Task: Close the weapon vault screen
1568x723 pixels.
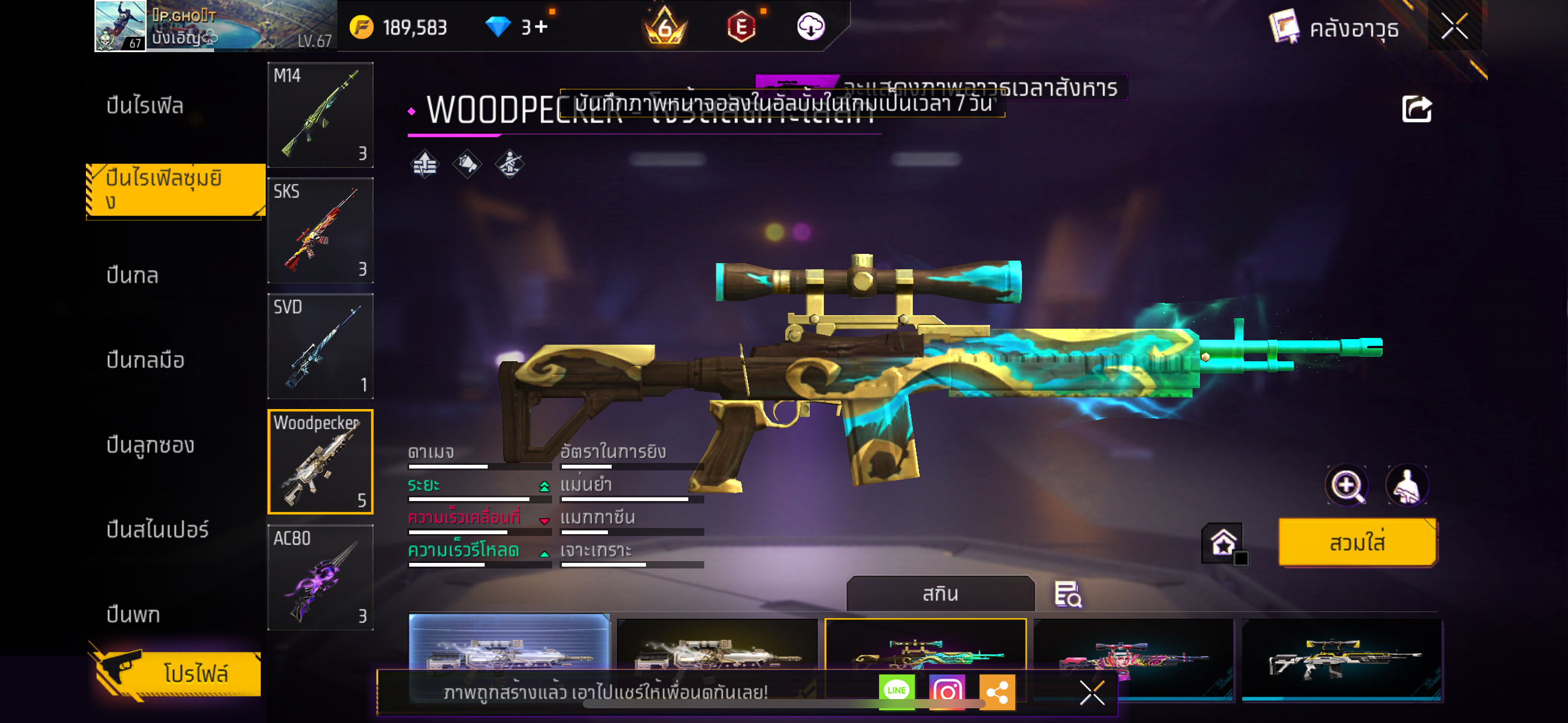Action: click(1454, 26)
